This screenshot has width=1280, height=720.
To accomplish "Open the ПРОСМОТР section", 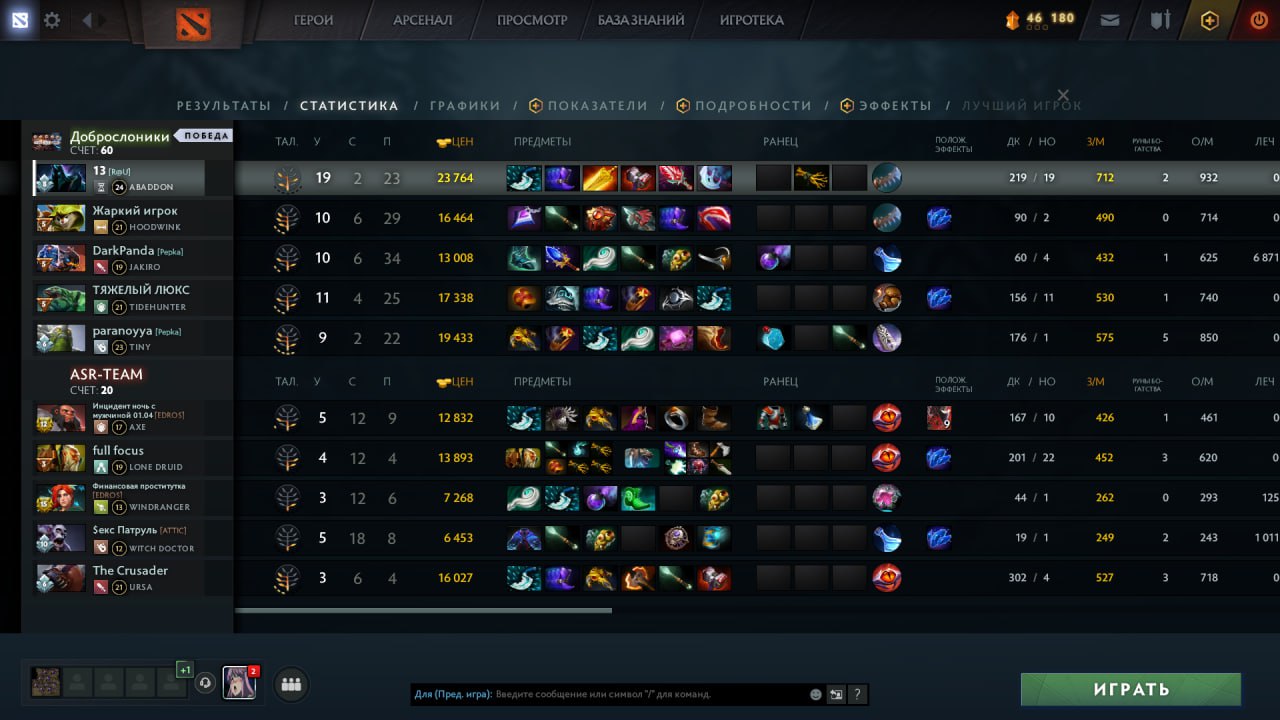I will (x=532, y=20).
